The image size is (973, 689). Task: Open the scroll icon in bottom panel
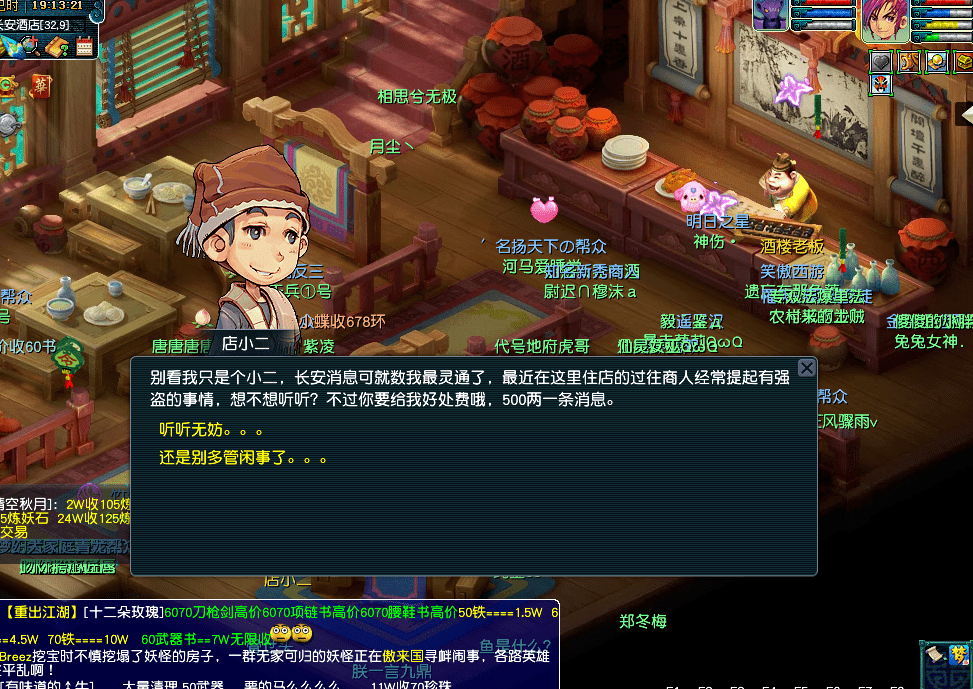coord(932,656)
